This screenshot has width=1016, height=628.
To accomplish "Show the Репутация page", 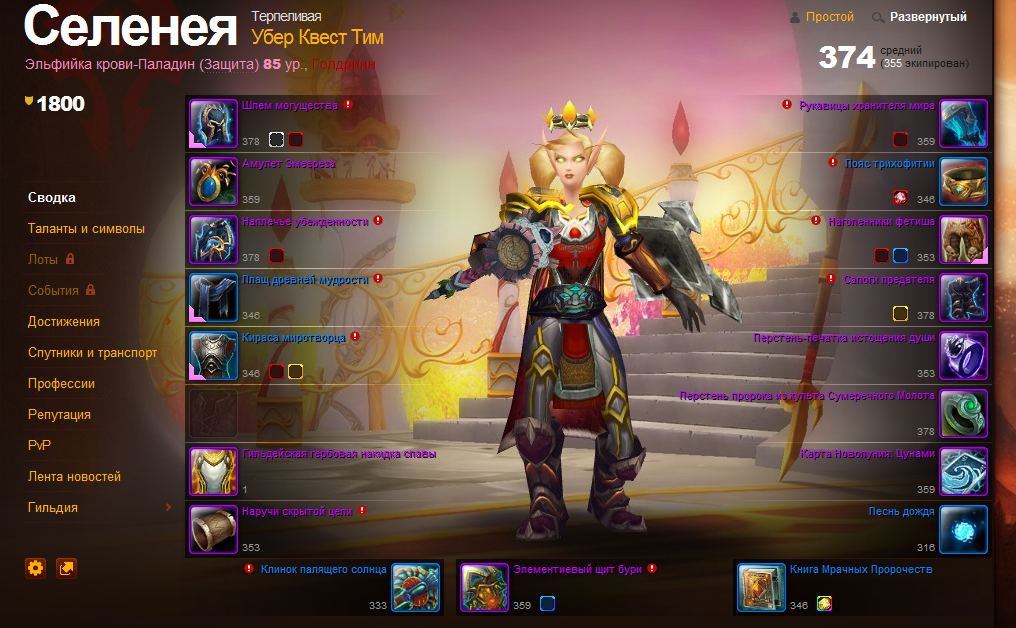I will [x=60, y=414].
